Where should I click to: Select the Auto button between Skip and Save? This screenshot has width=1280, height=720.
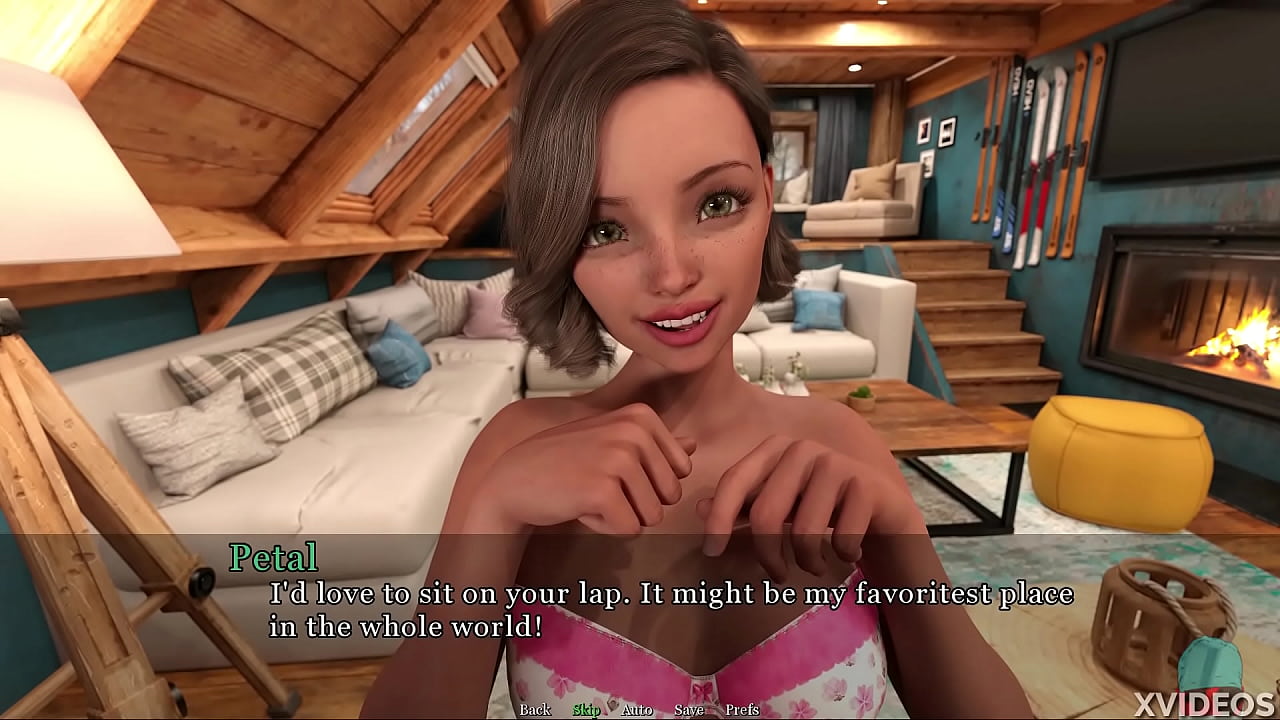click(x=638, y=710)
